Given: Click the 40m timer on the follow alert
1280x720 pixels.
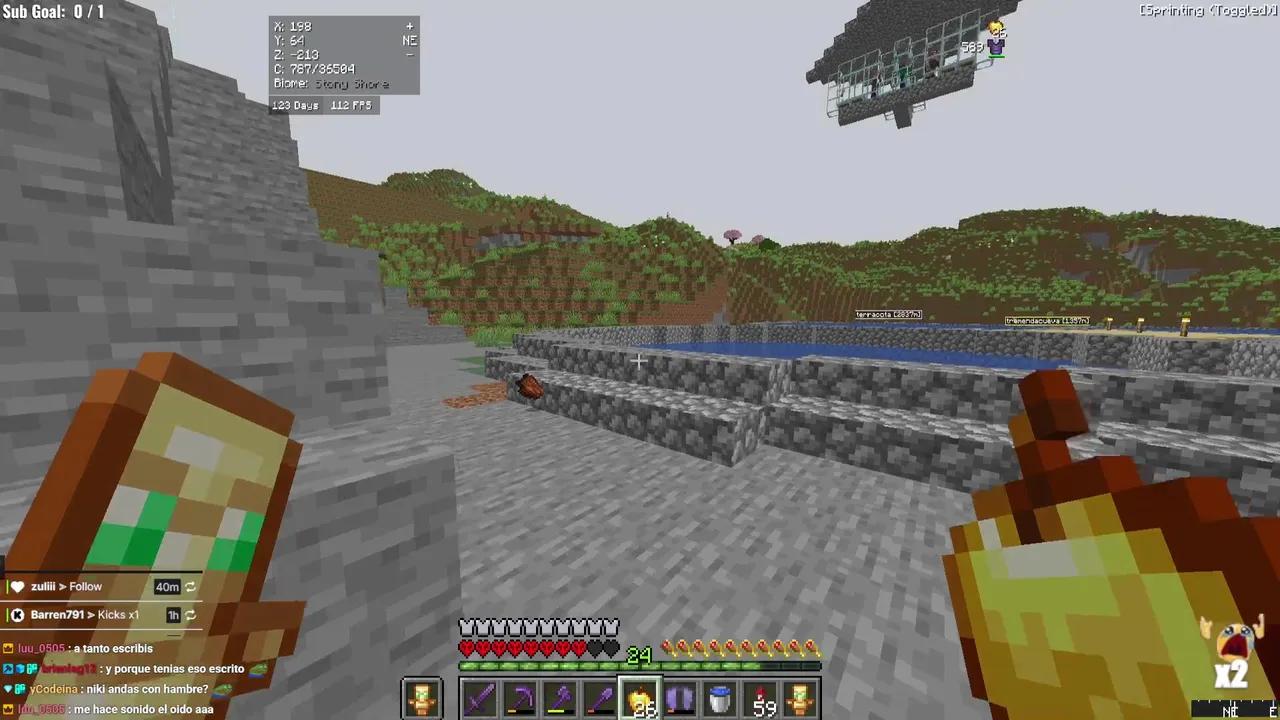Looking at the screenshot, I should coord(166,587).
